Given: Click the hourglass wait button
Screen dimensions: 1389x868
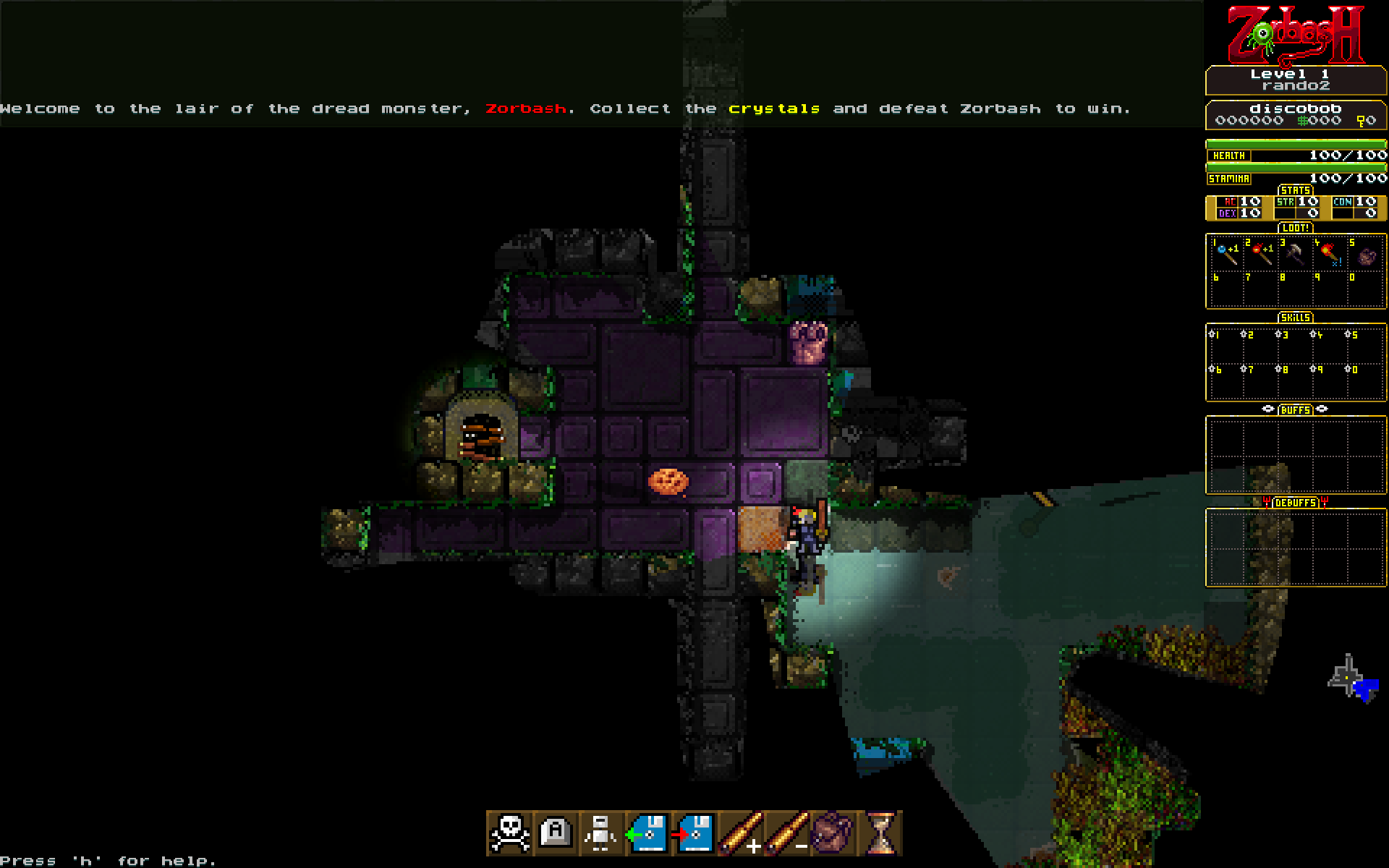Looking at the screenshot, I should [880, 833].
